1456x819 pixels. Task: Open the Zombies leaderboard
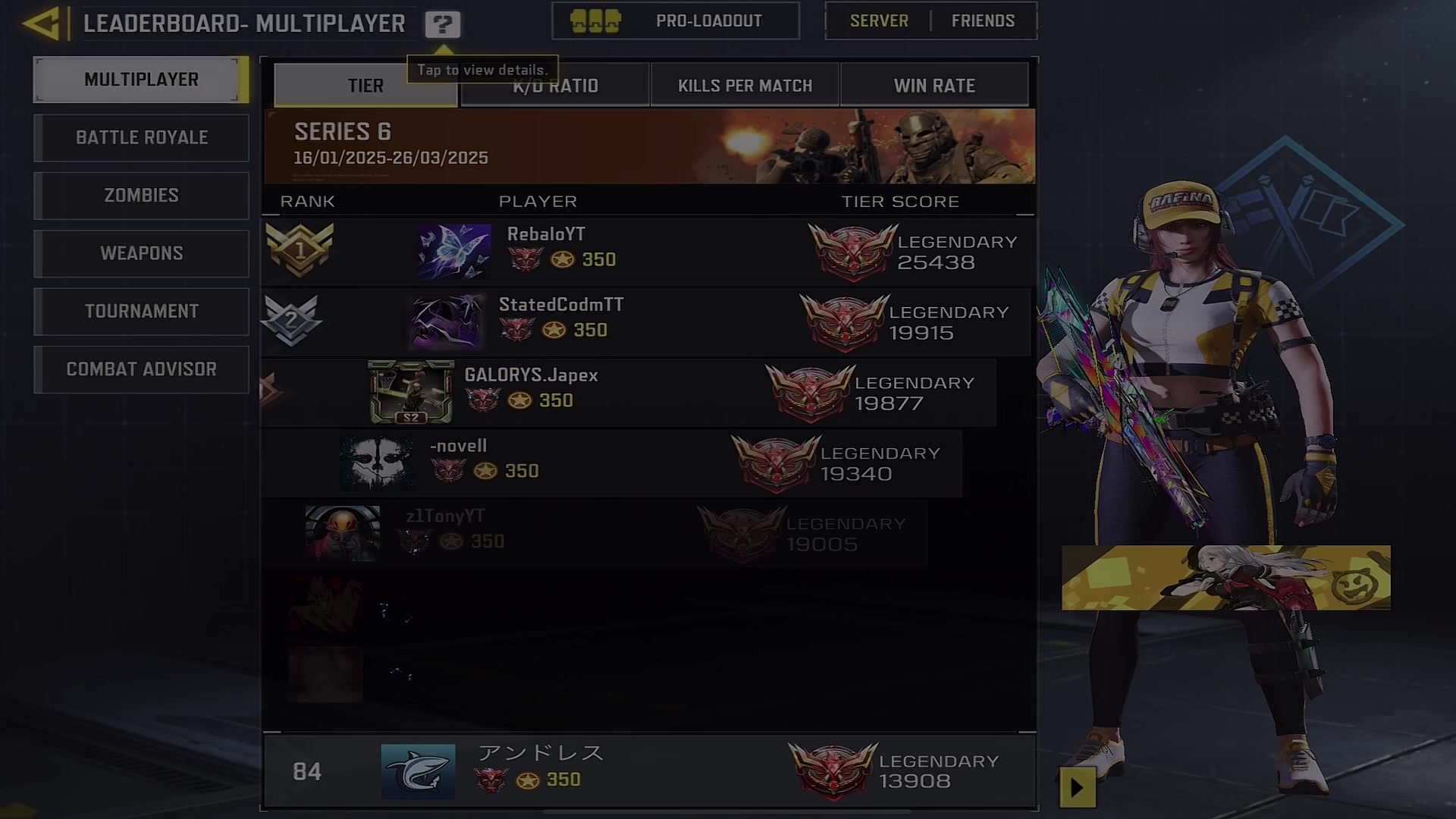[x=141, y=196]
